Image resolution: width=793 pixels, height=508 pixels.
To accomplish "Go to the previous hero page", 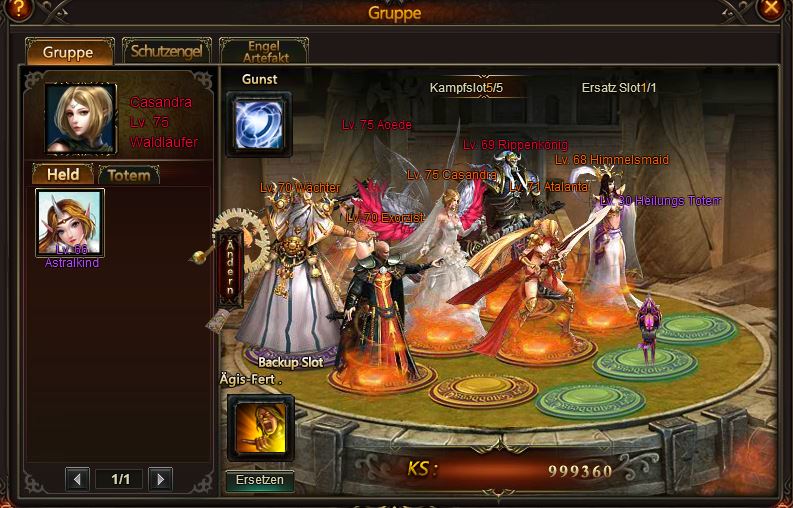I will (x=78, y=479).
